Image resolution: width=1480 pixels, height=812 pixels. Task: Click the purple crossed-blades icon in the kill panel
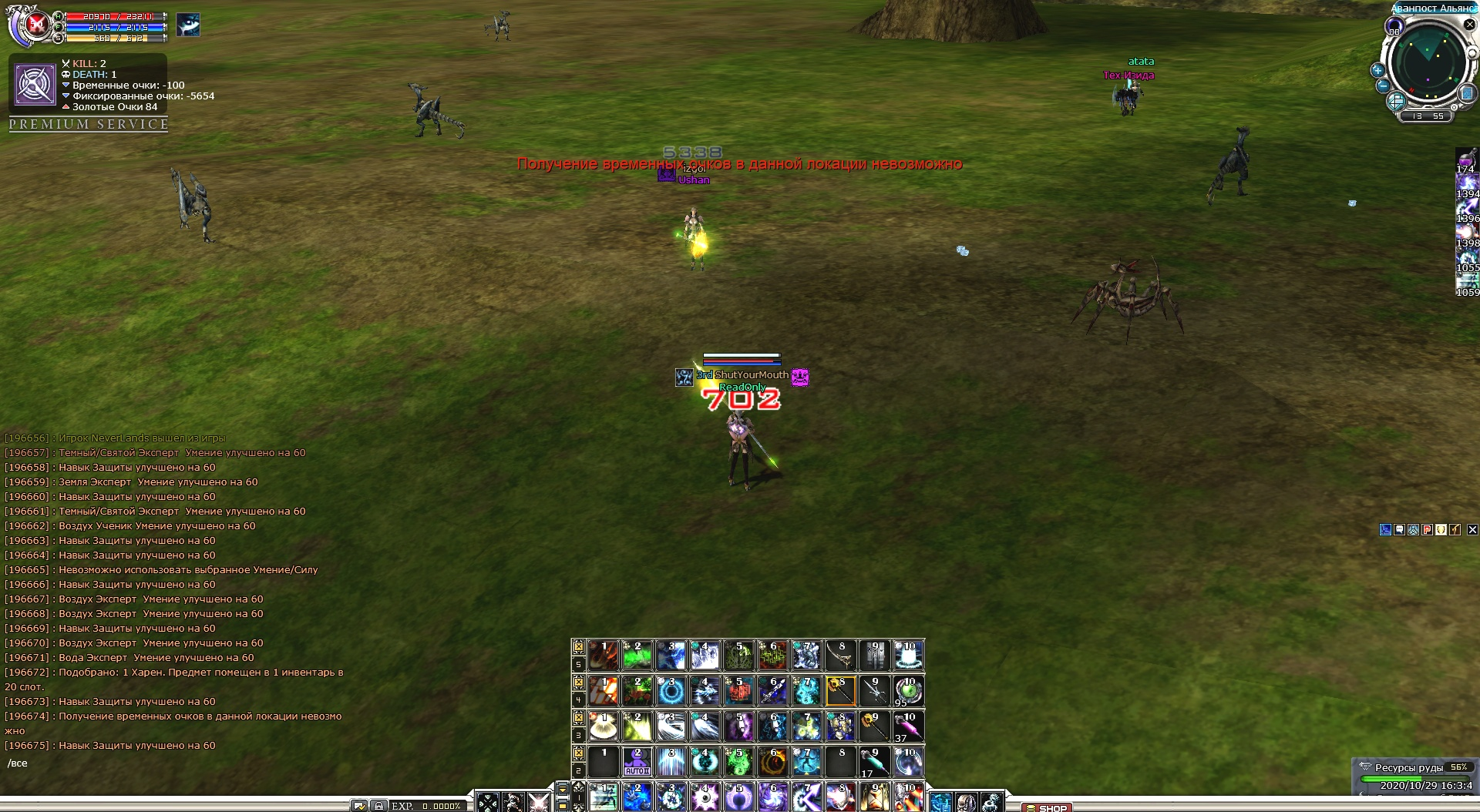click(x=35, y=84)
